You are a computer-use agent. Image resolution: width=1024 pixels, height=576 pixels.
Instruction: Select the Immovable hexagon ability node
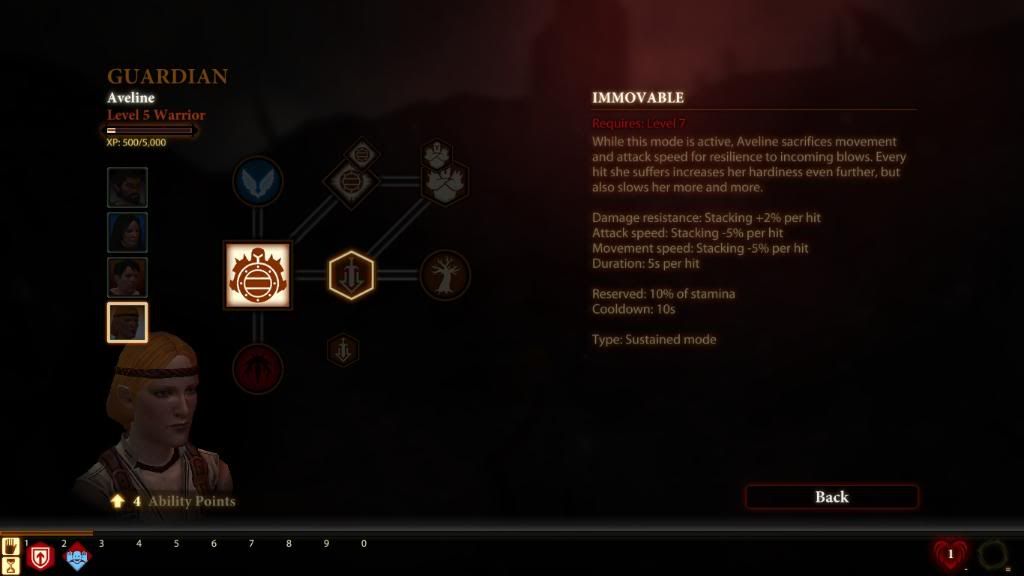pos(351,275)
